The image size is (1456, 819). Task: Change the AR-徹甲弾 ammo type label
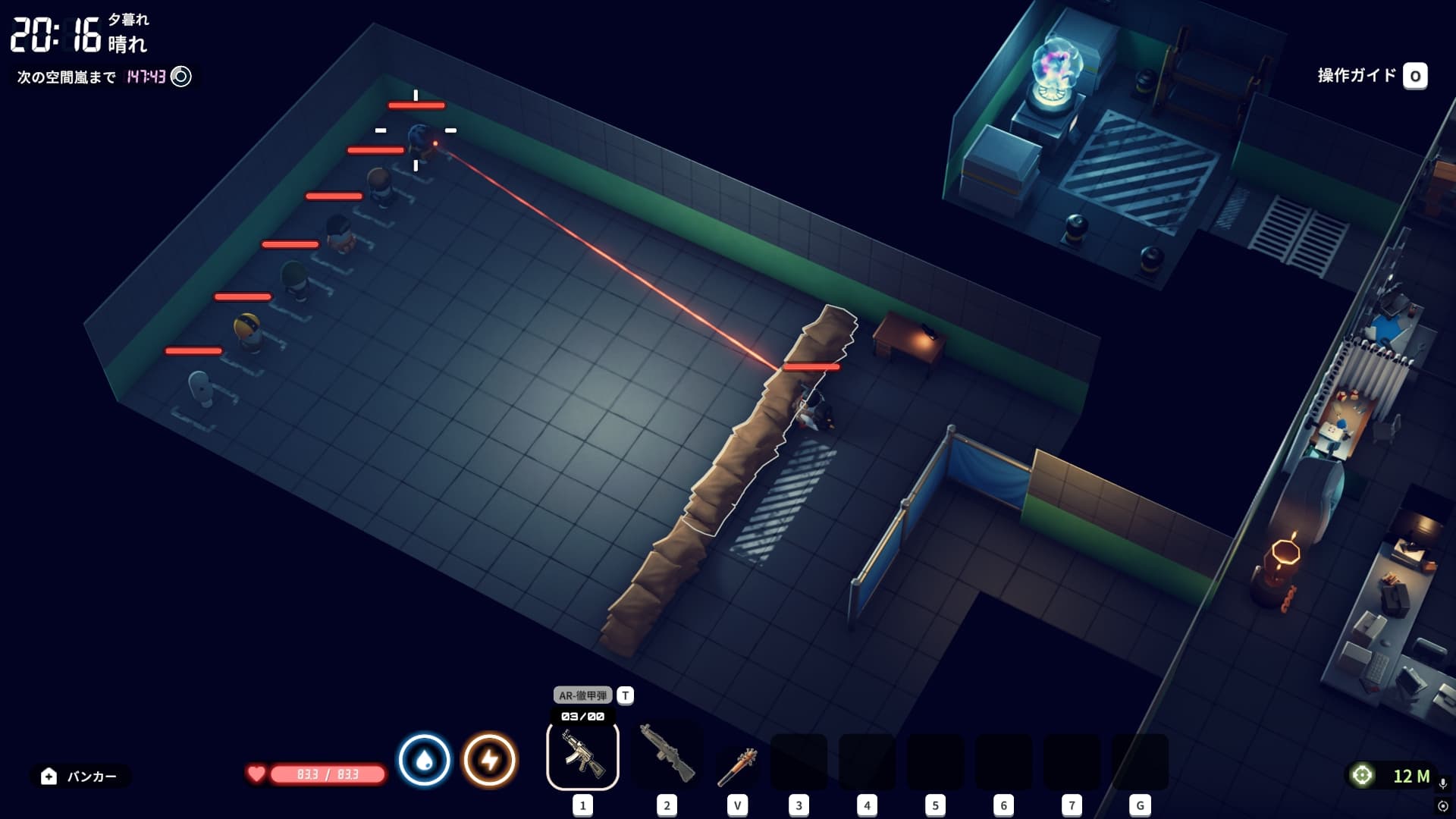[x=582, y=695]
